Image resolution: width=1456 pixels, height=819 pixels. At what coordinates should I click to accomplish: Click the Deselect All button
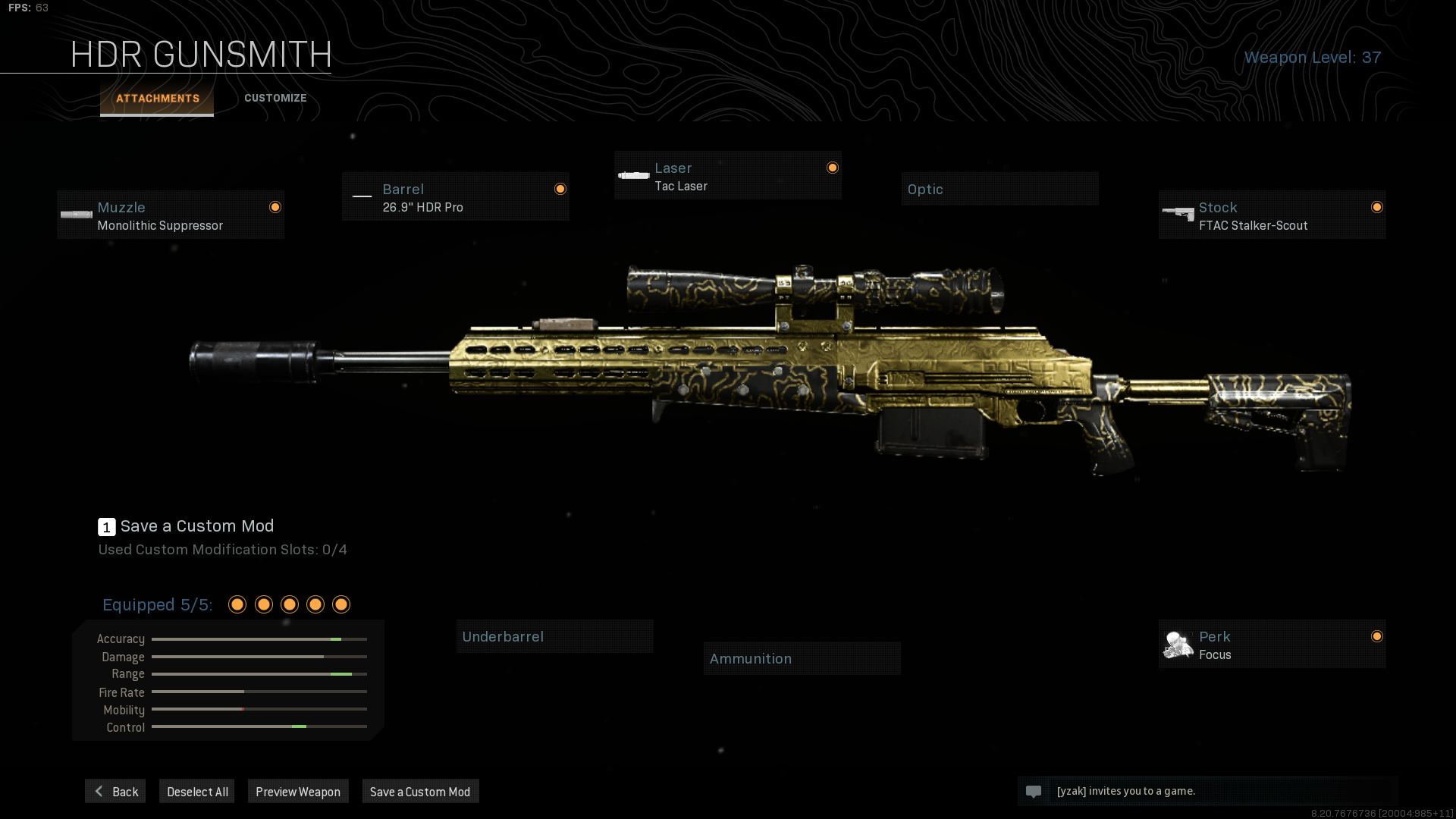tap(196, 791)
